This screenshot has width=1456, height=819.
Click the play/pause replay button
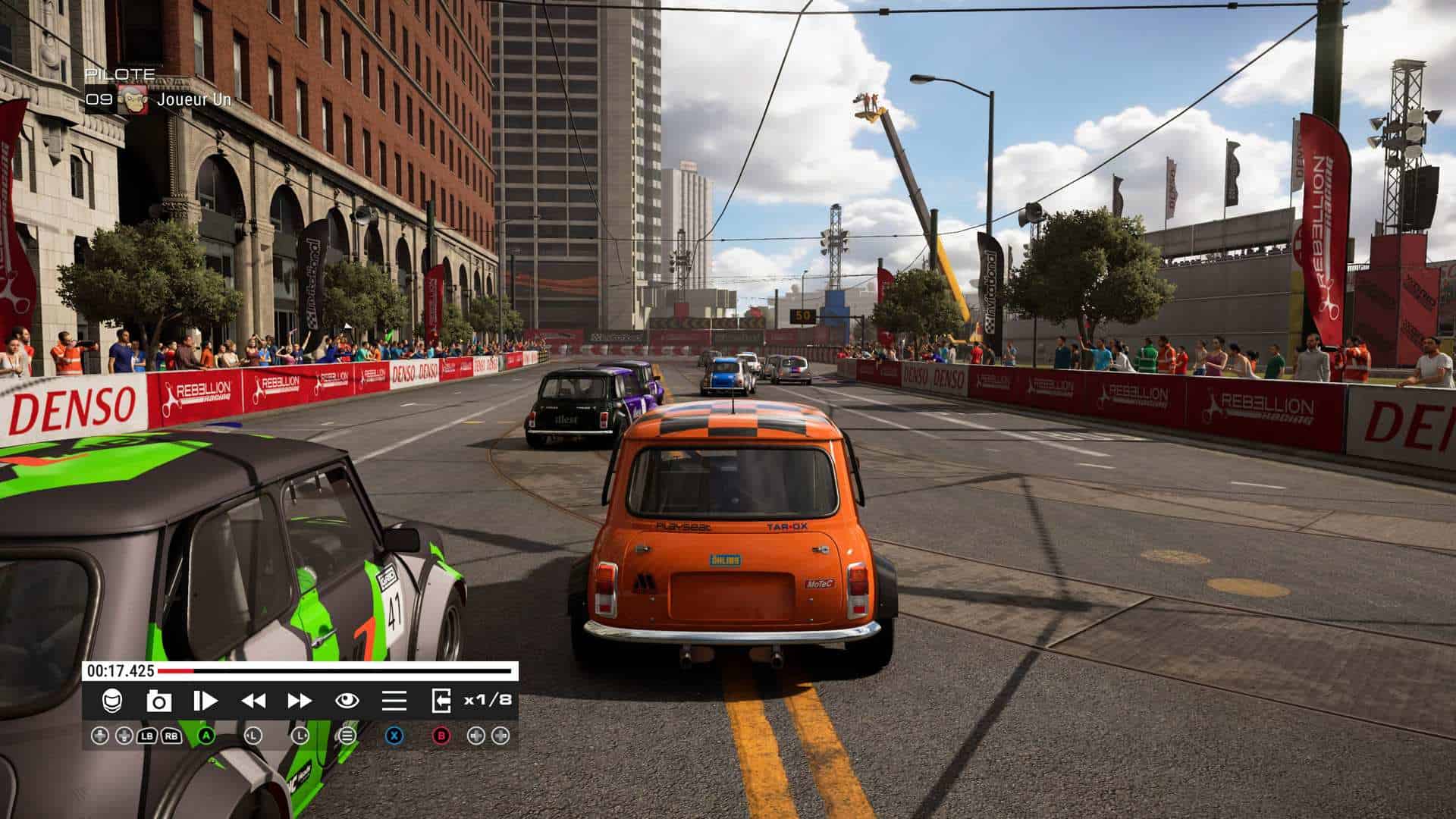[x=205, y=701]
